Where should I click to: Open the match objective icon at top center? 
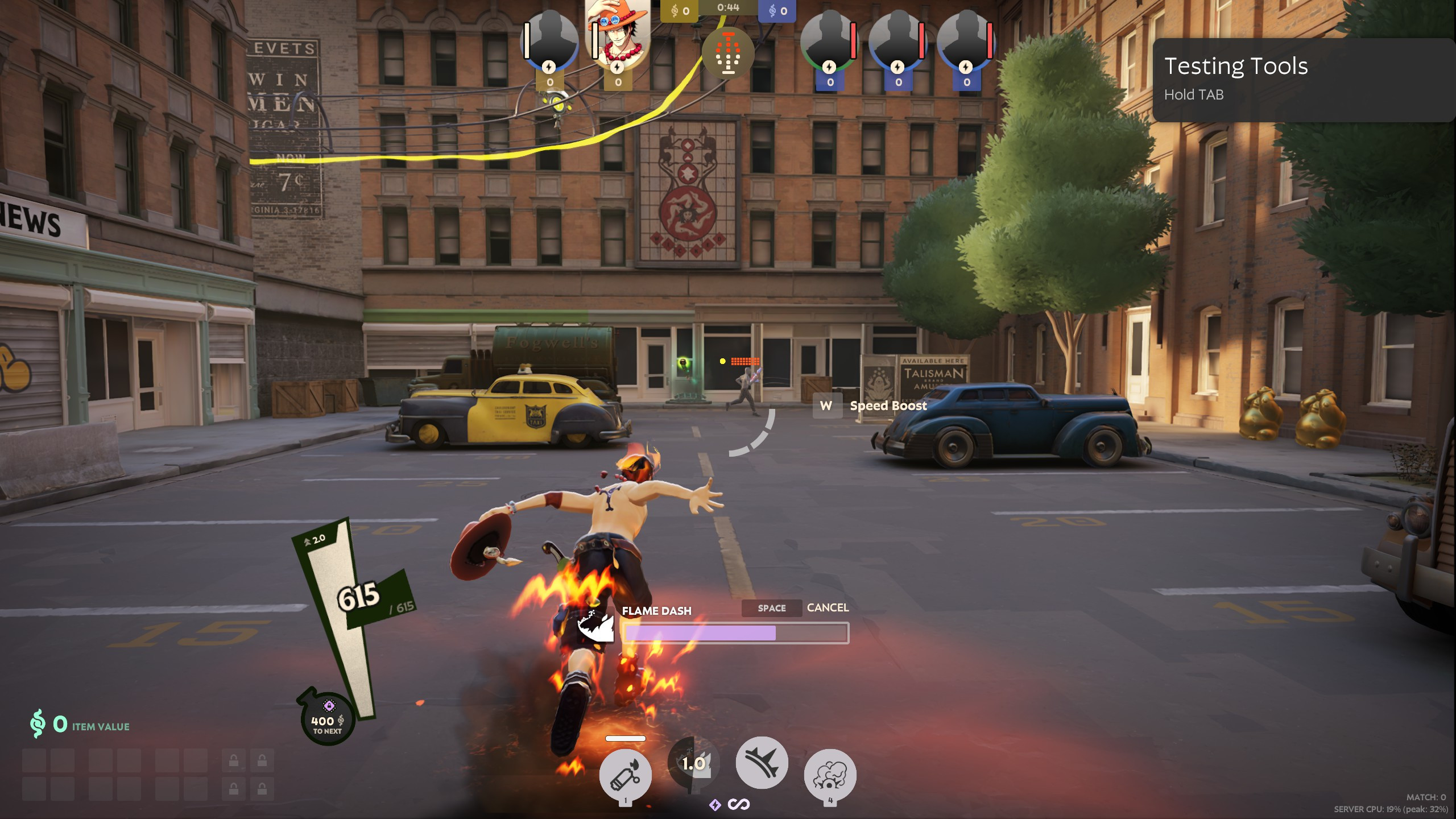tap(728, 53)
